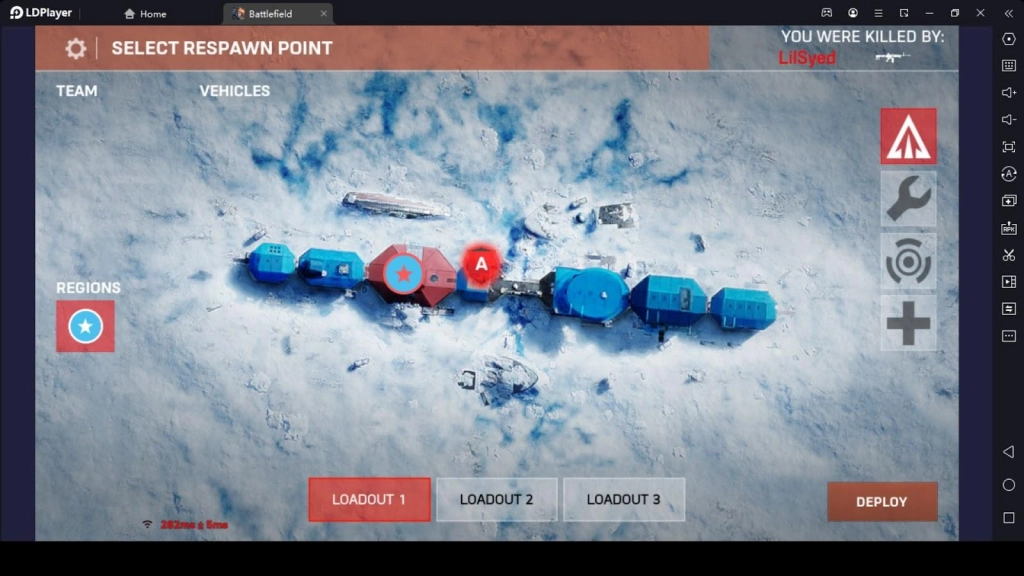Choose the star region under REGIONS
The width and height of the screenshot is (1024, 576).
click(85, 326)
